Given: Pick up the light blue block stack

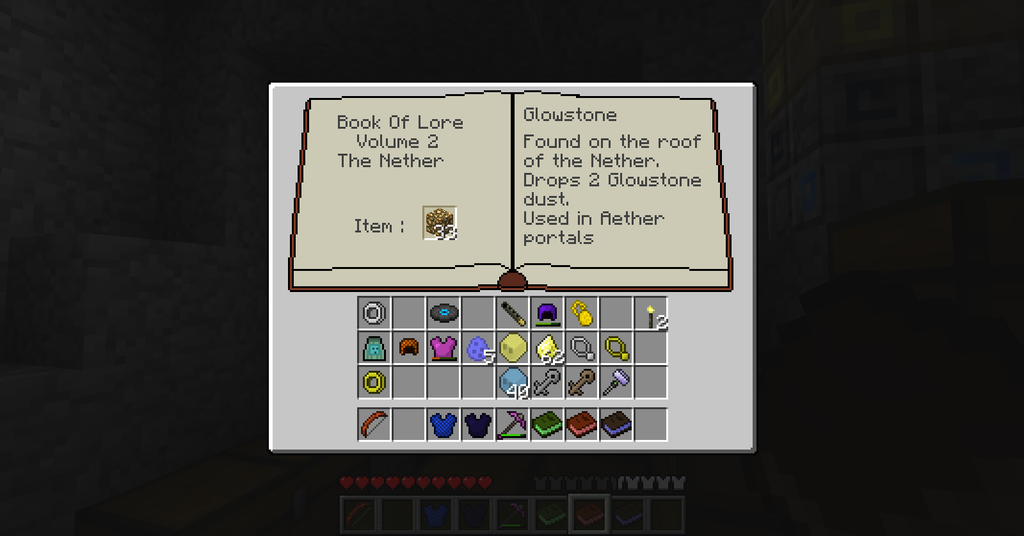Looking at the screenshot, I should pos(513,382).
